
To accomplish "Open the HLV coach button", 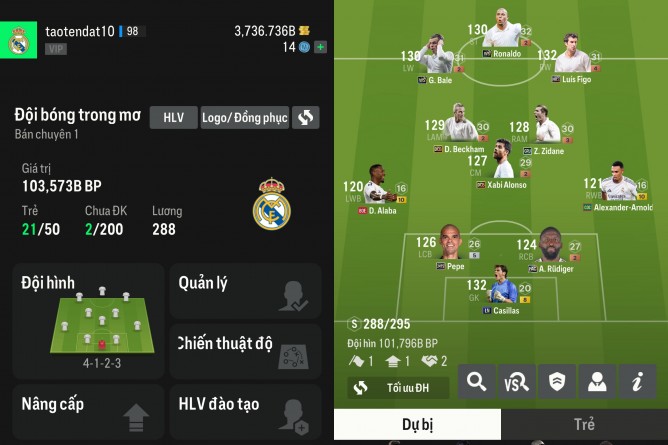I will pyautogui.click(x=174, y=117).
